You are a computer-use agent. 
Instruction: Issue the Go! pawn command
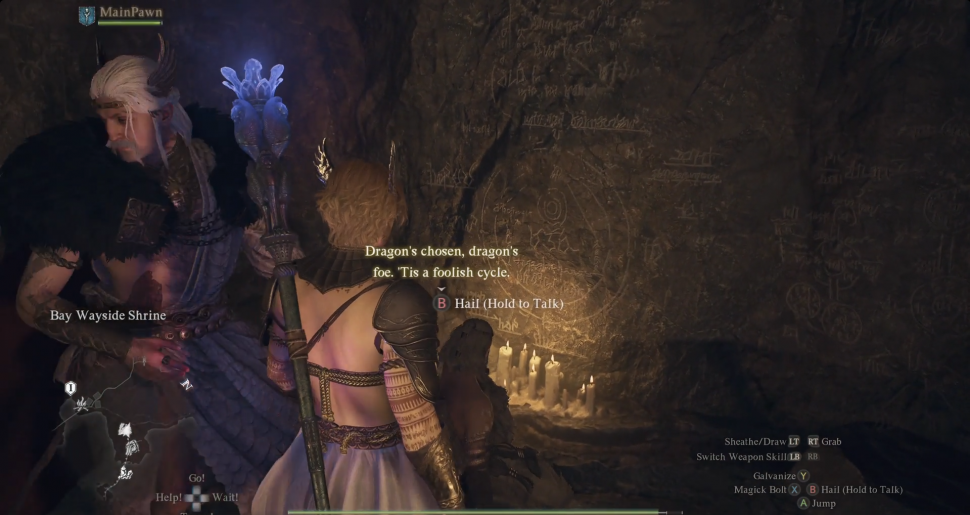197,478
